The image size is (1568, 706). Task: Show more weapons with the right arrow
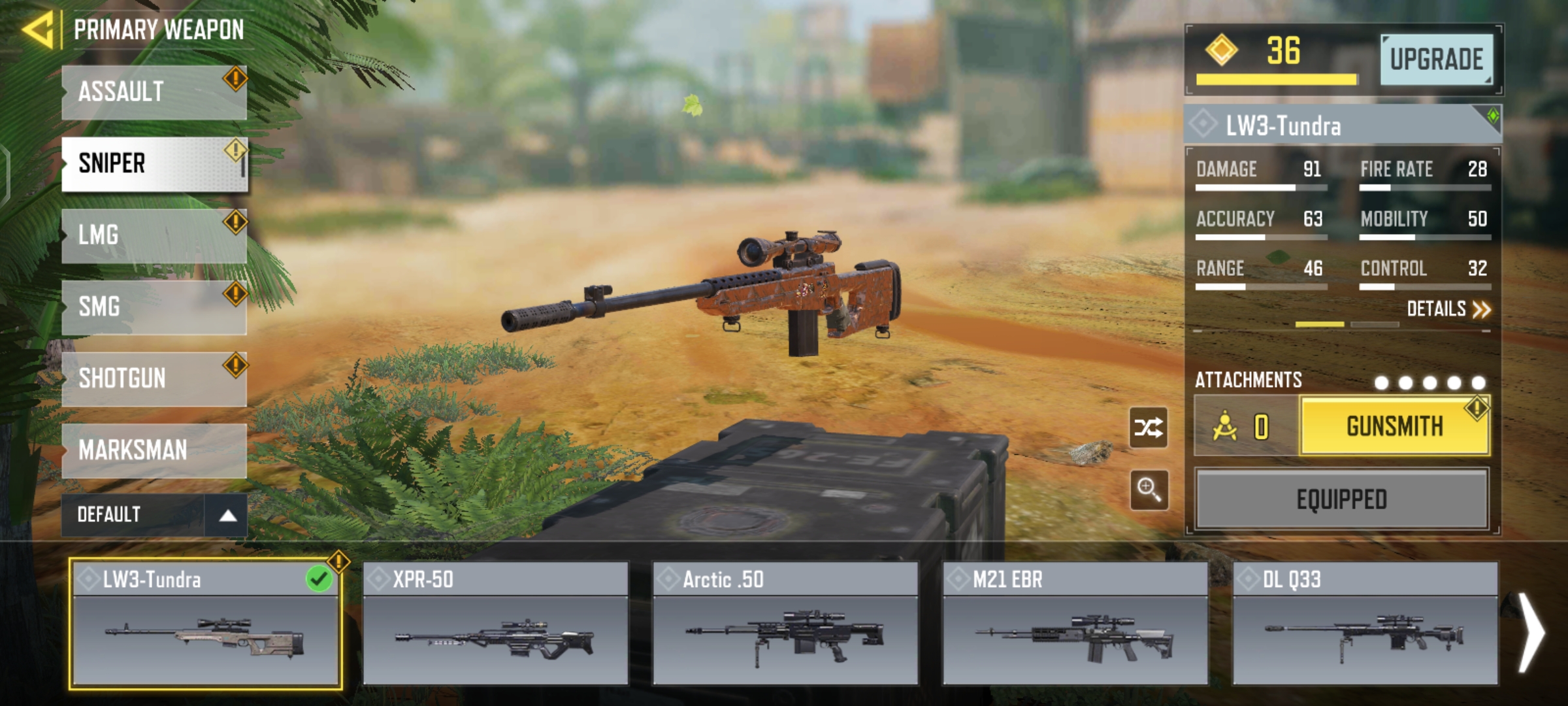click(x=1531, y=631)
